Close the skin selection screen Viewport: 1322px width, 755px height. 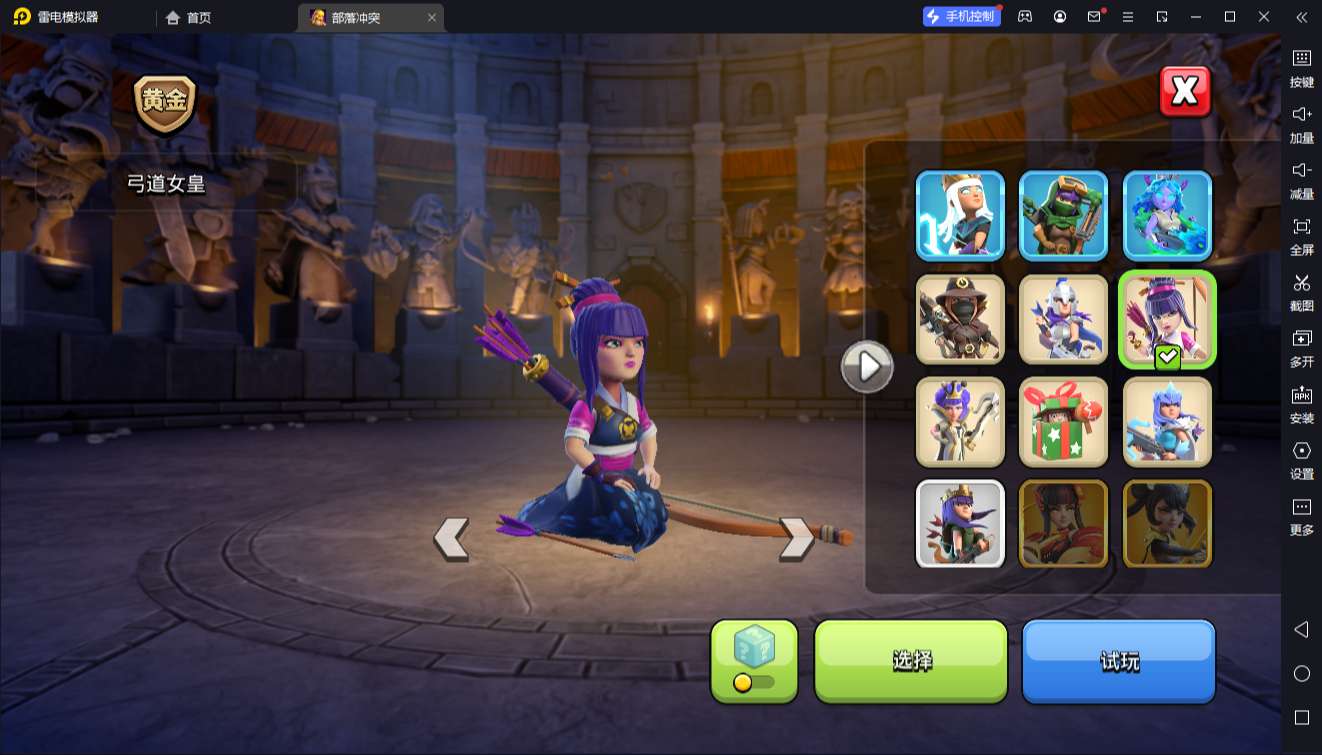tap(1185, 92)
